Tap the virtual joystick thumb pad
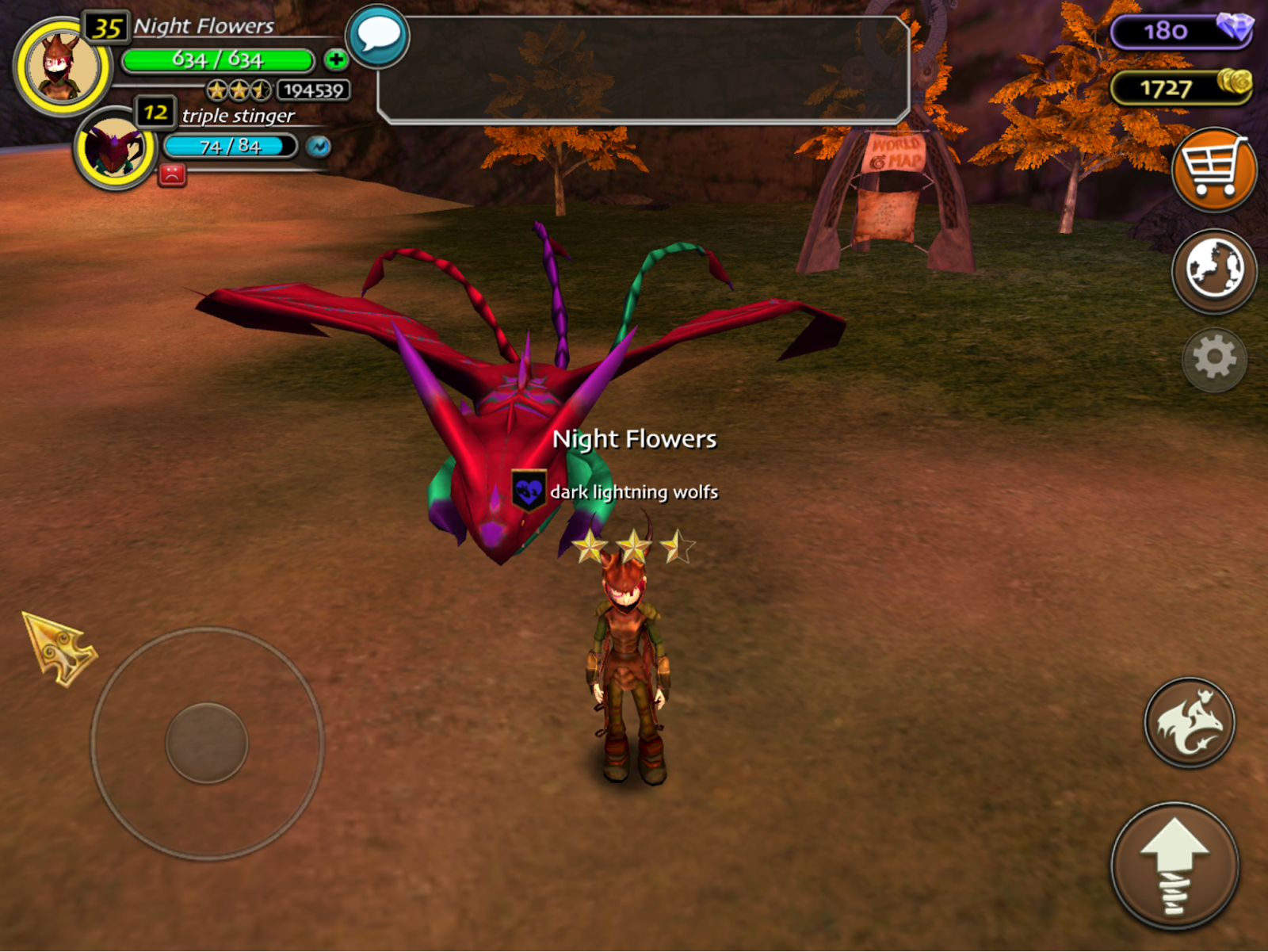The width and height of the screenshot is (1268, 952). (x=207, y=743)
